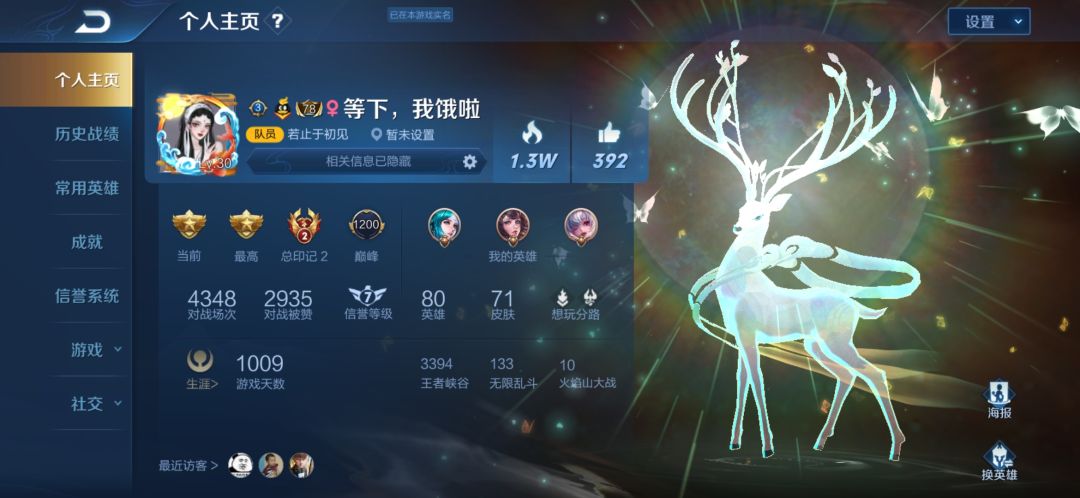Viewport: 1080px width, 498px height.
Task: Open the 生涯 career details
Action: pyautogui.click(x=201, y=368)
